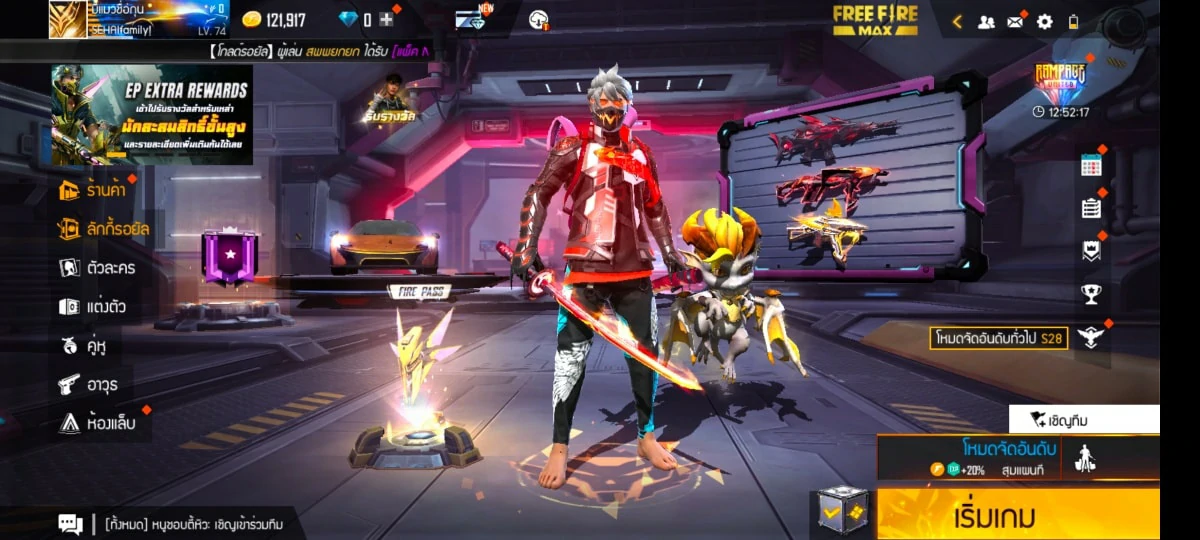This screenshot has width=1200, height=540.
Task: Open the ตัวละคร character menu
Action: pyautogui.click(x=97, y=268)
